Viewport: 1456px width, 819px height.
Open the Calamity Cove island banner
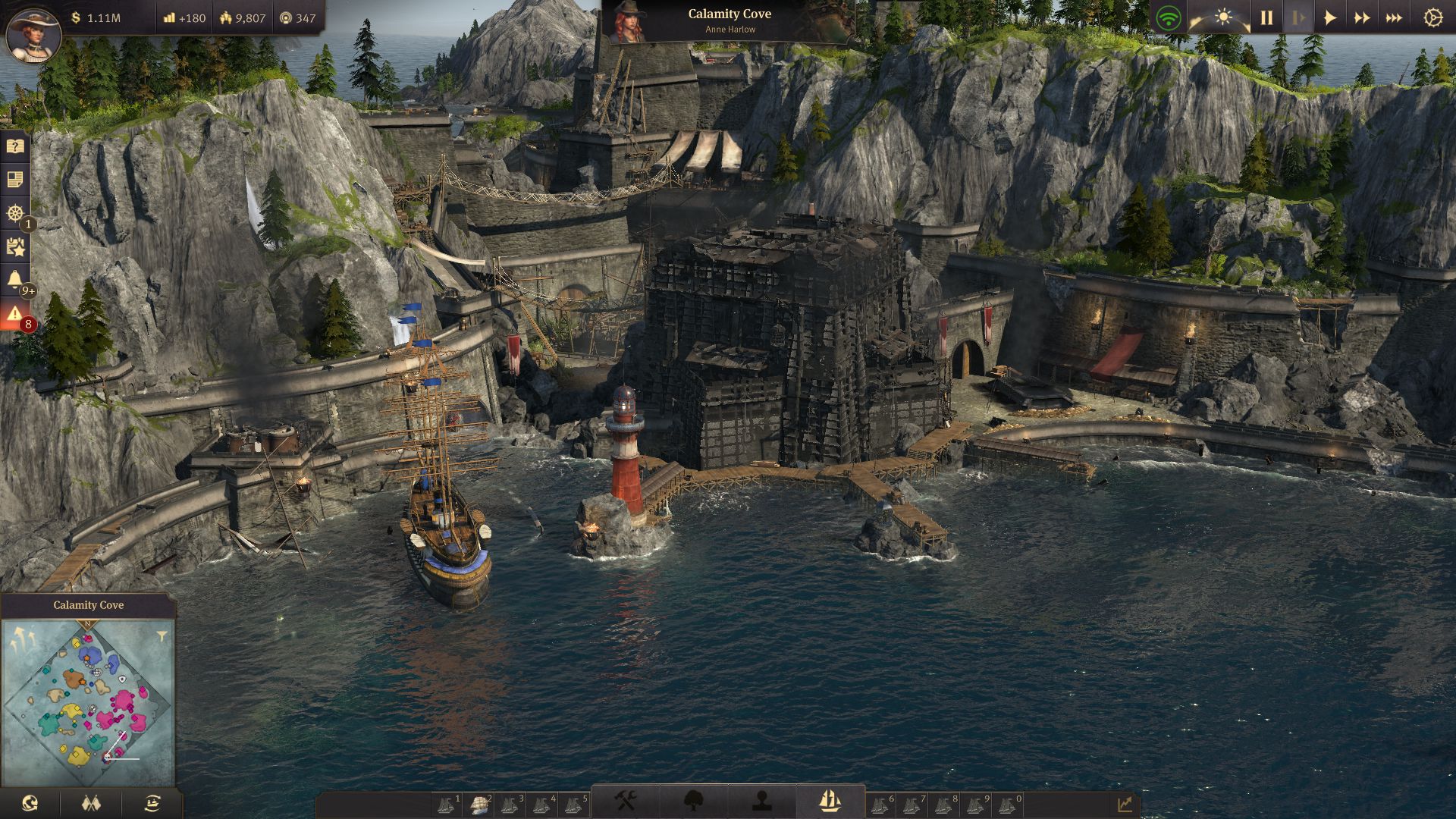coord(728,14)
